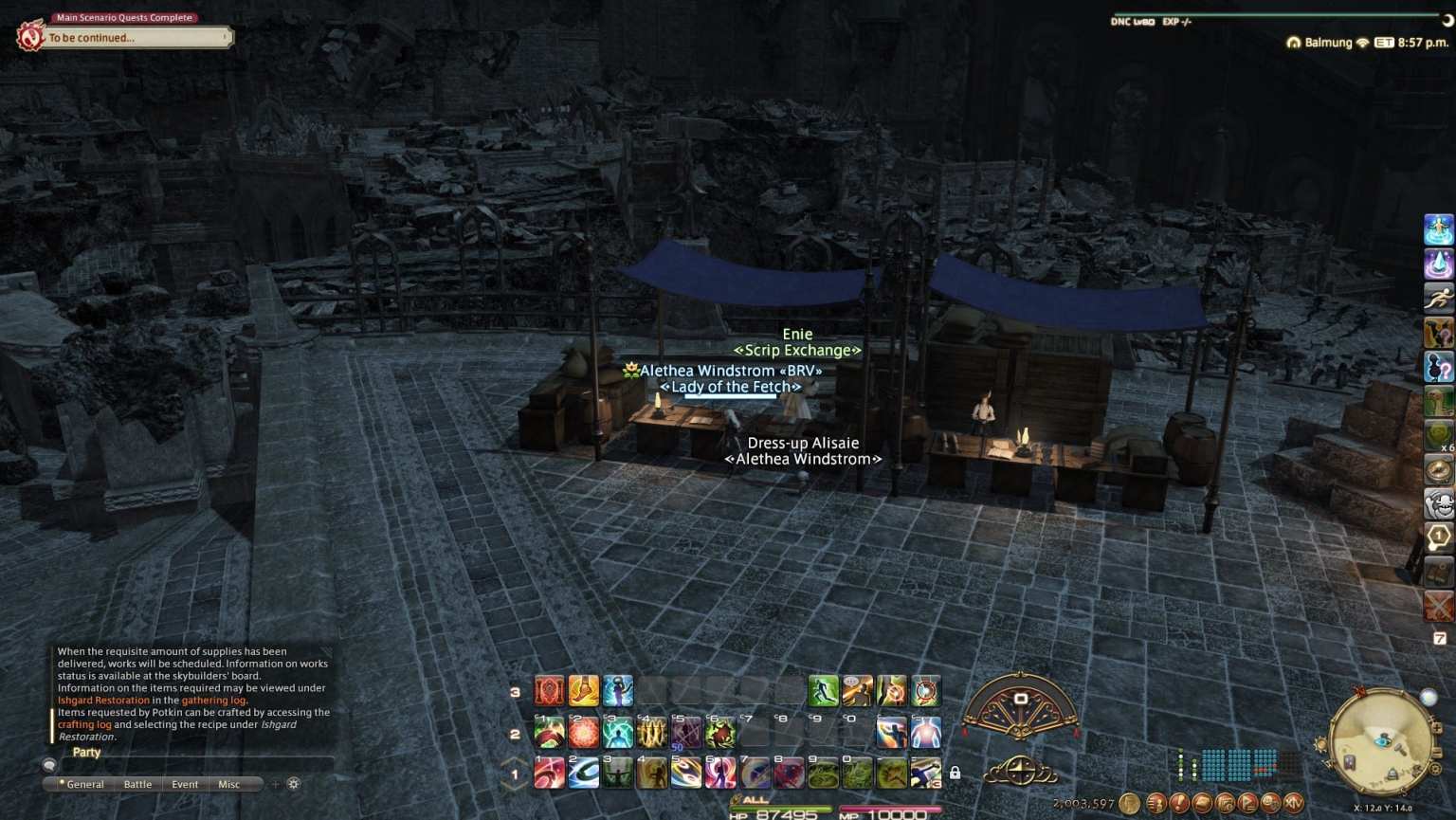Image resolution: width=1456 pixels, height=820 pixels.
Task: Switch to the Battle chat tab
Action: pos(137,784)
